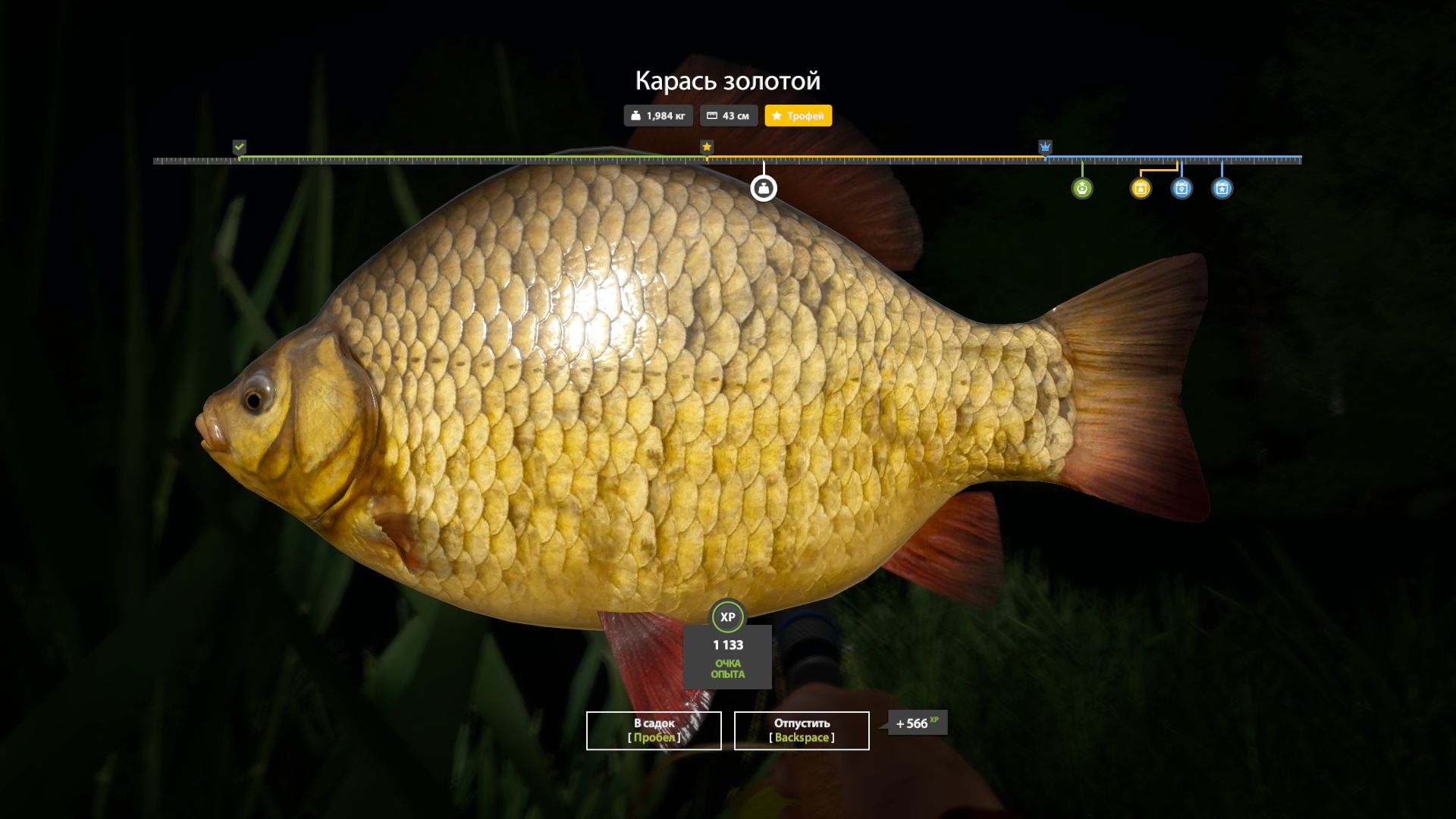
Task: Click the yellow Трофей badge
Action: coord(798,116)
